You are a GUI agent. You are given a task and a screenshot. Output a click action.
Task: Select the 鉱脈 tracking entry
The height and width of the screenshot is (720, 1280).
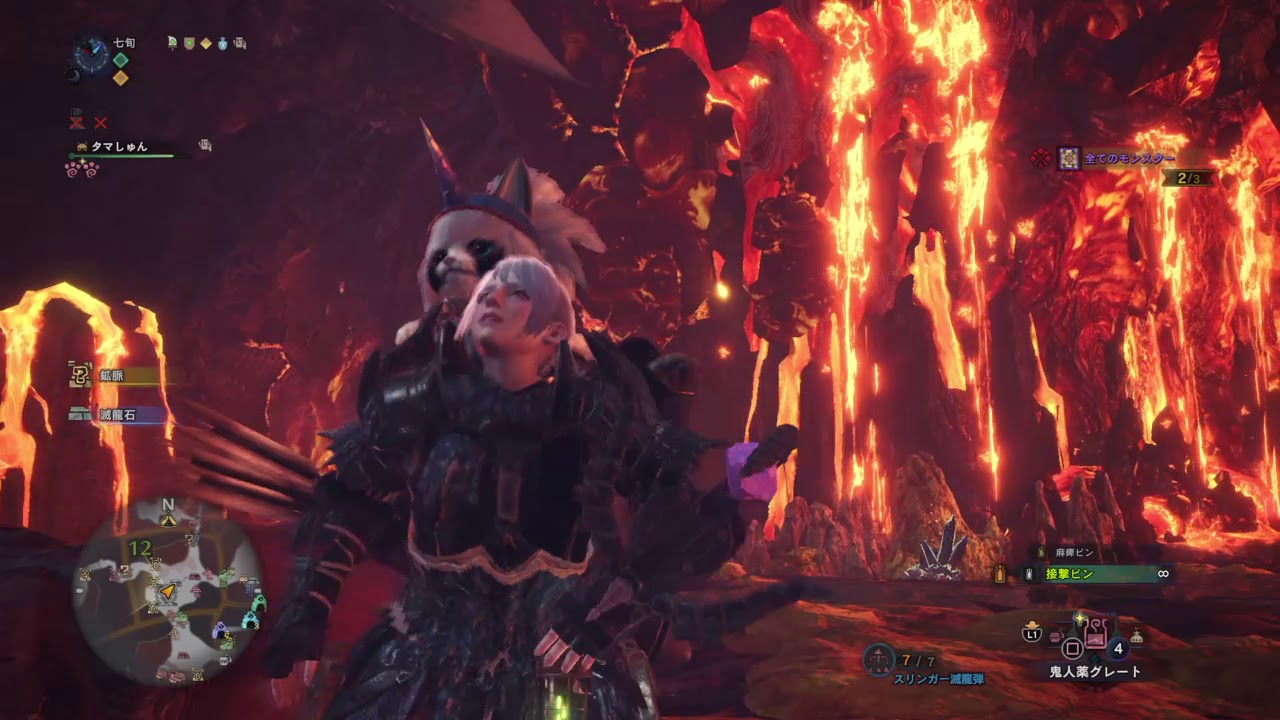pyautogui.click(x=112, y=376)
